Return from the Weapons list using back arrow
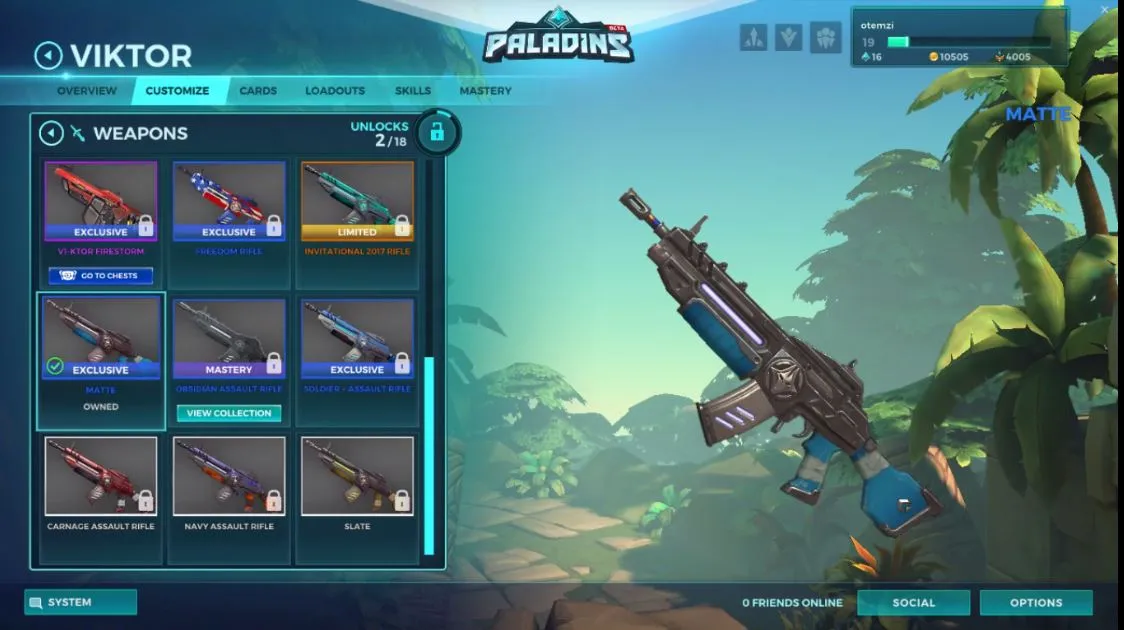Viewport: 1124px width, 630px height. pyautogui.click(x=51, y=133)
